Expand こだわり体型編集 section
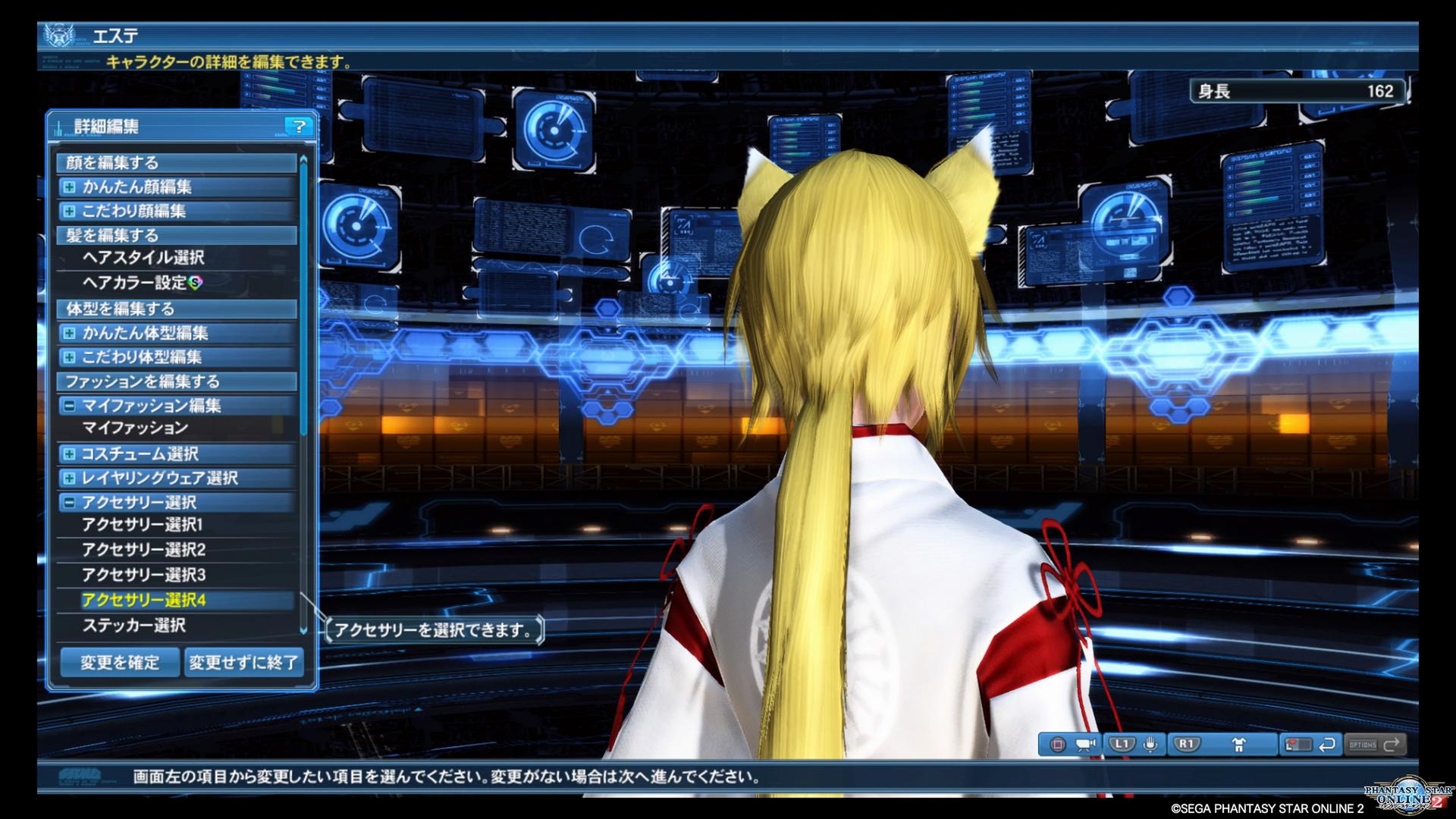Image resolution: width=1456 pixels, height=819 pixels. point(69,357)
